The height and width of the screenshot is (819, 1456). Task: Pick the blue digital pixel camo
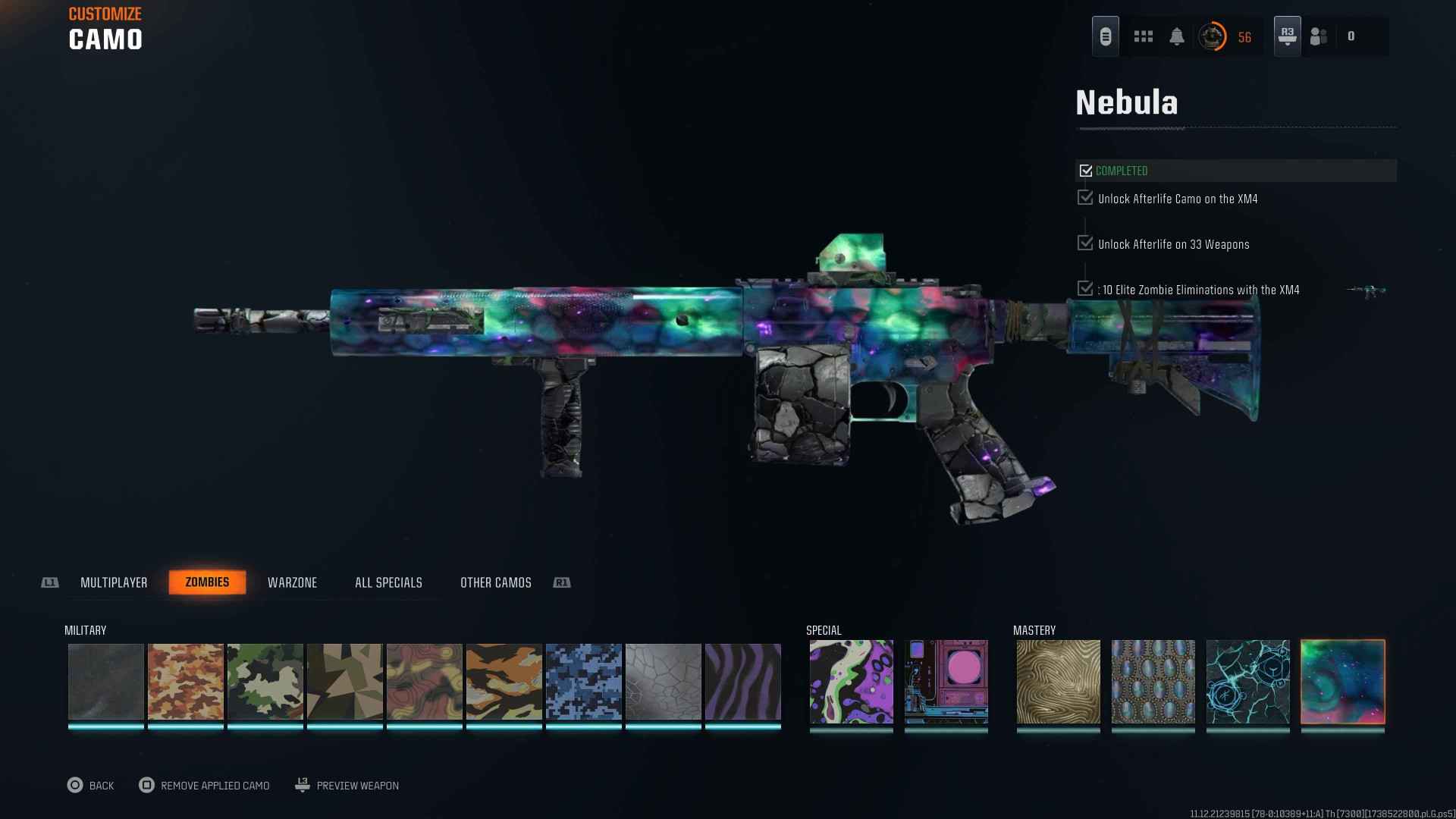click(x=584, y=682)
